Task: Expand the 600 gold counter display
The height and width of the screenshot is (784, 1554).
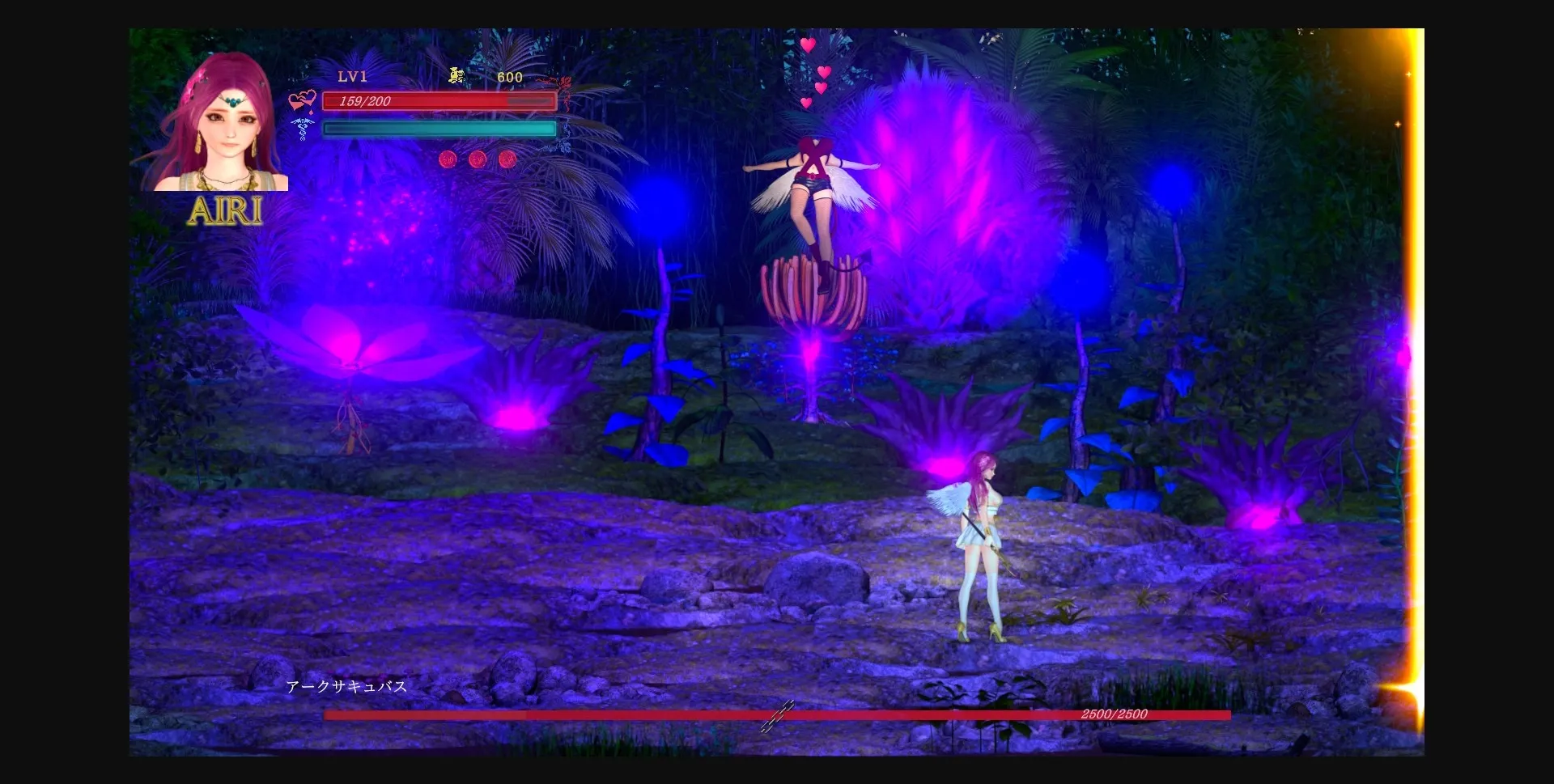Action: tap(508, 77)
